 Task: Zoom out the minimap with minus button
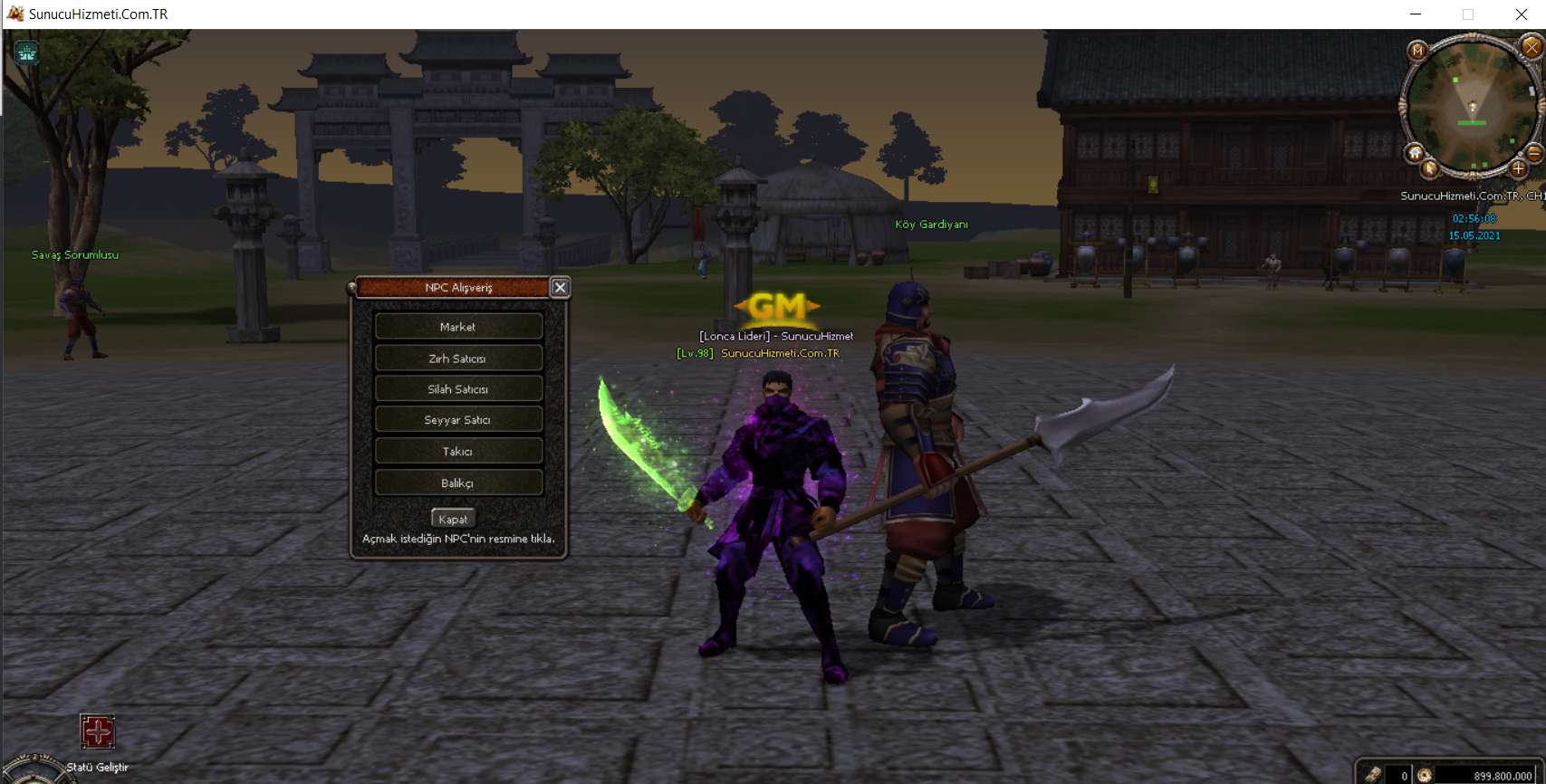1534,154
